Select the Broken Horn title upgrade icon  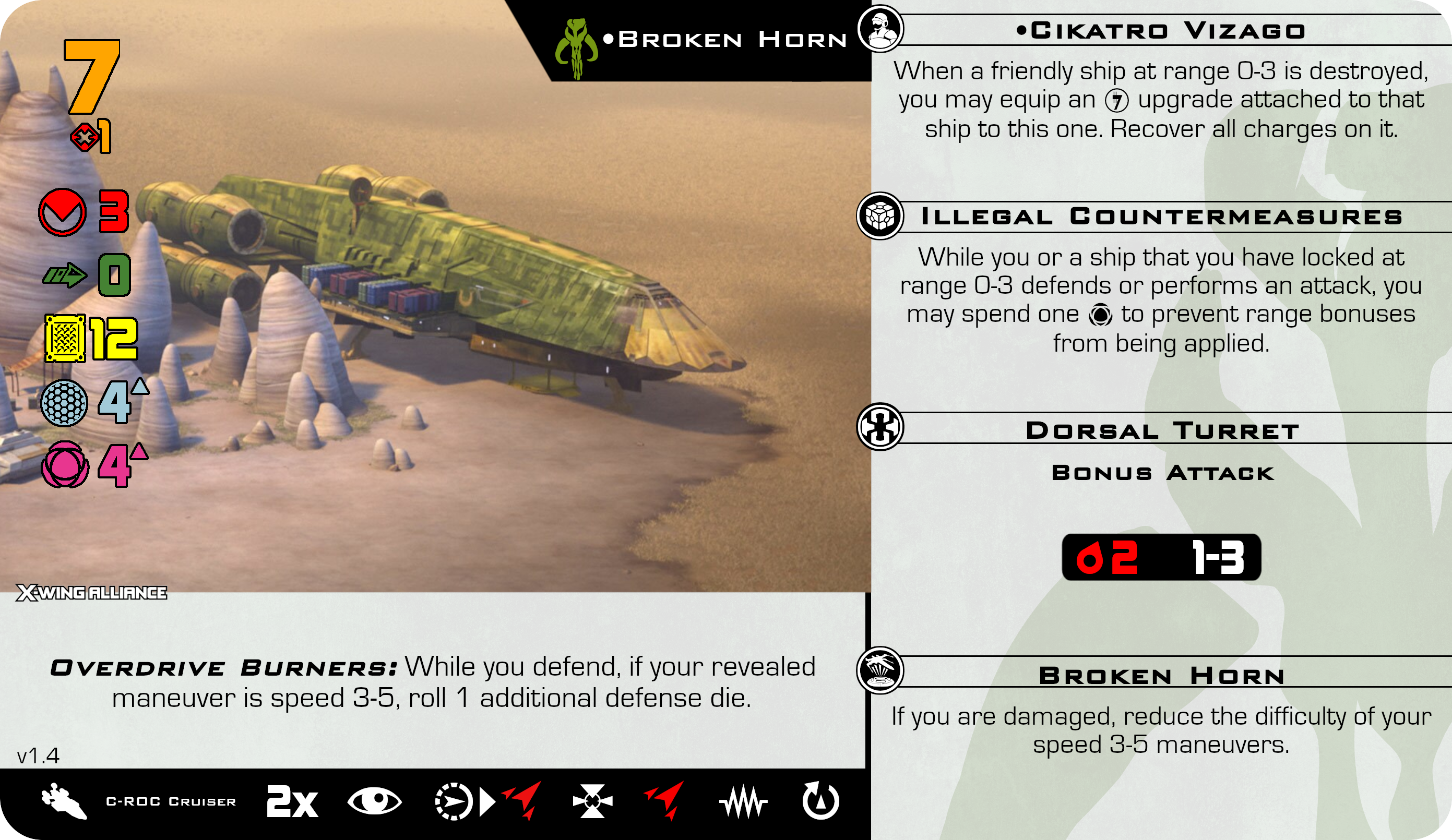(880, 670)
